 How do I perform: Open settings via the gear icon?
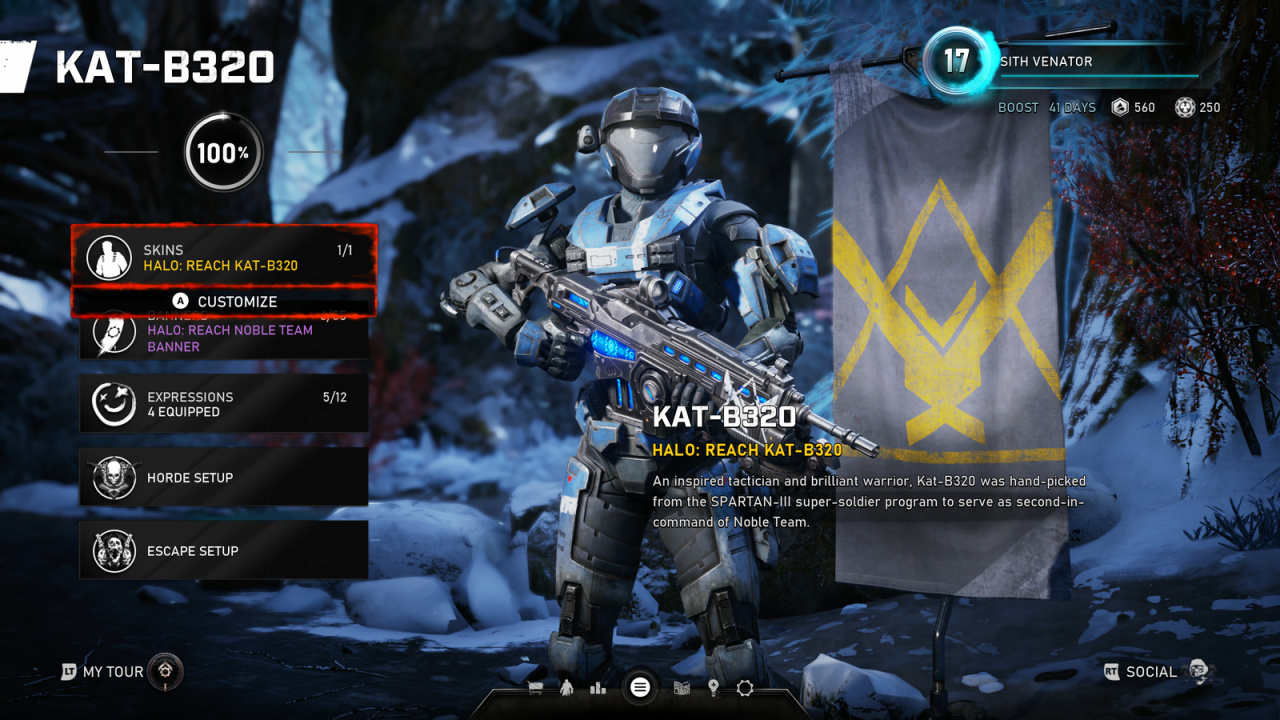tap(745, 688)
